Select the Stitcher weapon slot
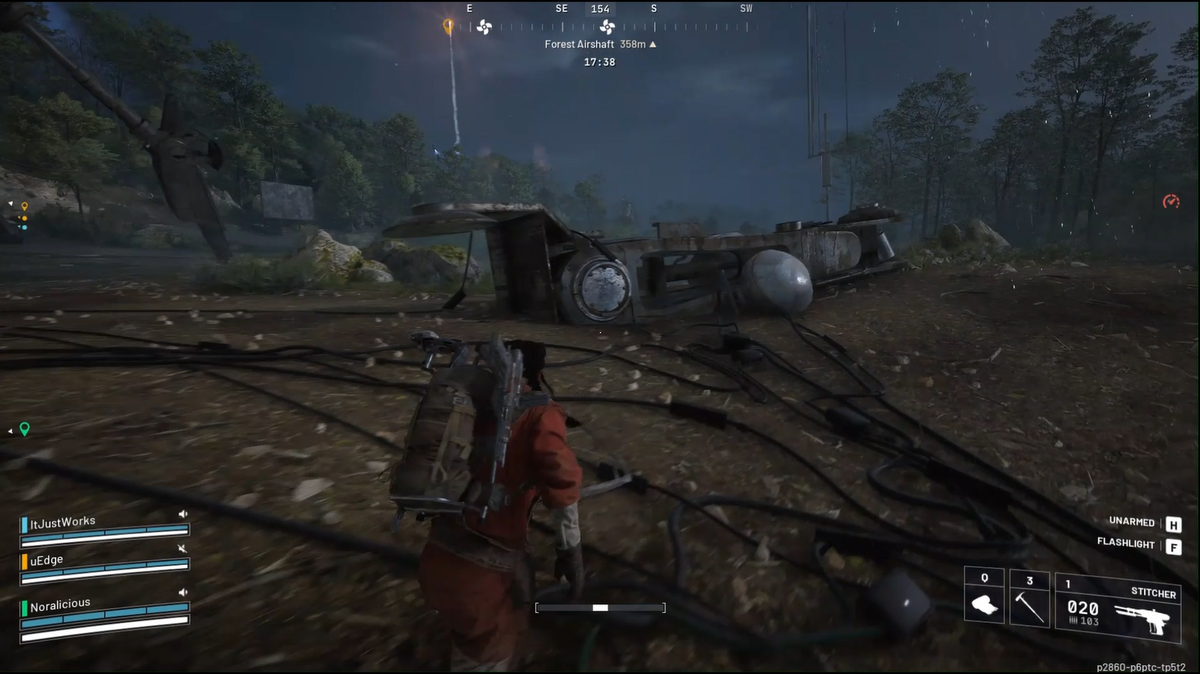The image size is (1200, 674). click(x=1118, y=607)
